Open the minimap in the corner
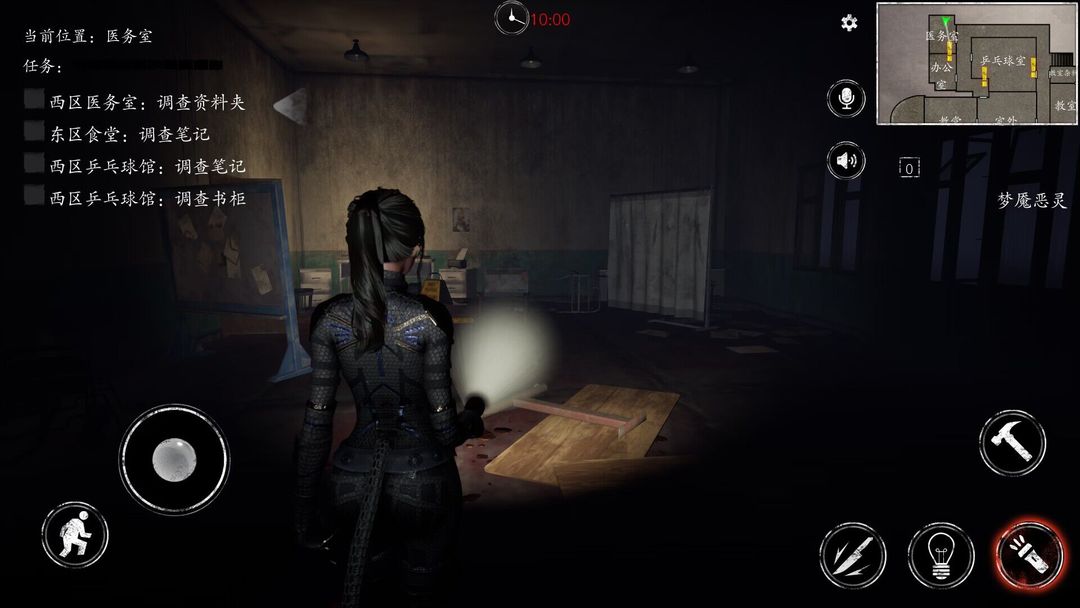Viewport: 1080px width, 608px height. click(976, 64)
